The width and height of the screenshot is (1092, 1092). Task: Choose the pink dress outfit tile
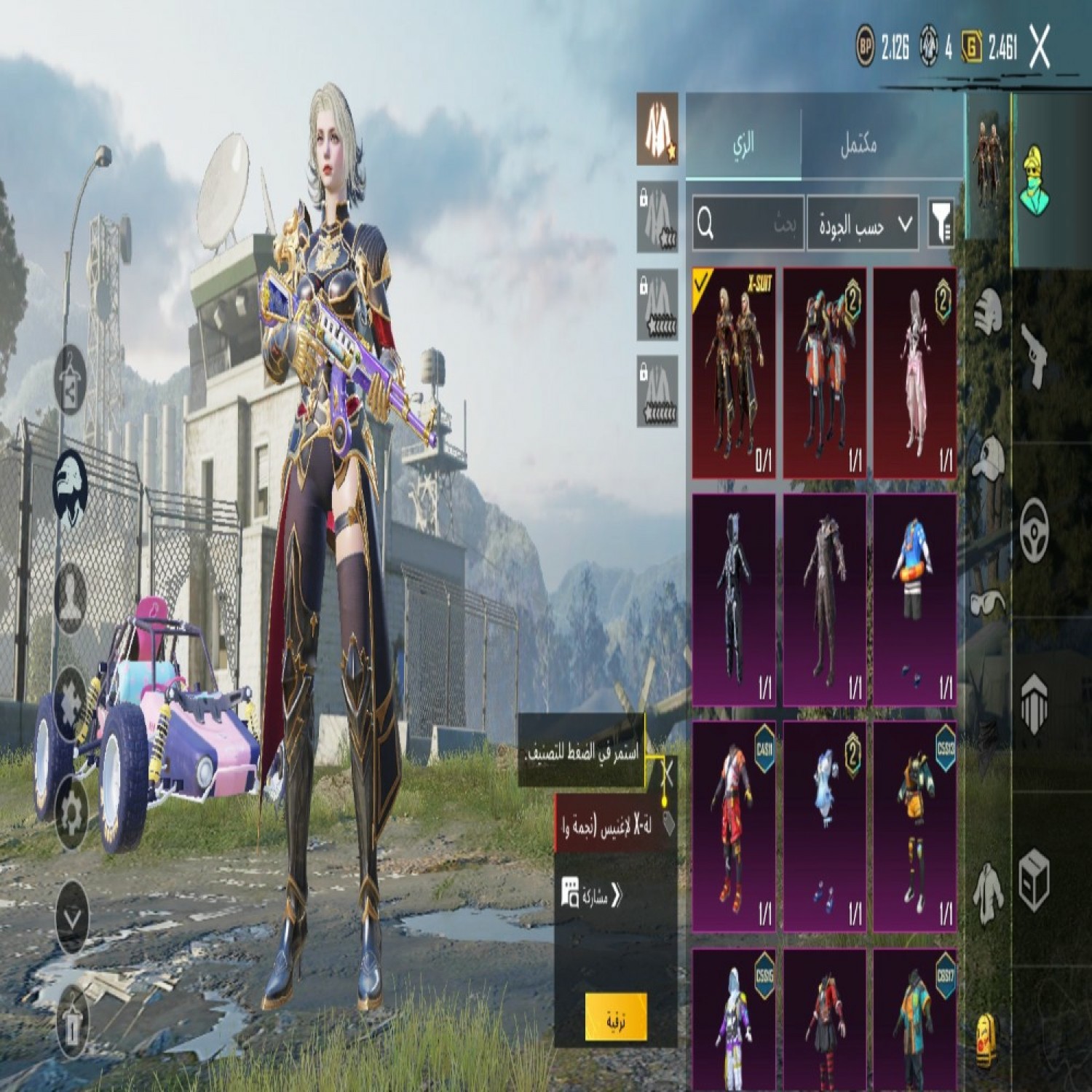coord(914,372)
